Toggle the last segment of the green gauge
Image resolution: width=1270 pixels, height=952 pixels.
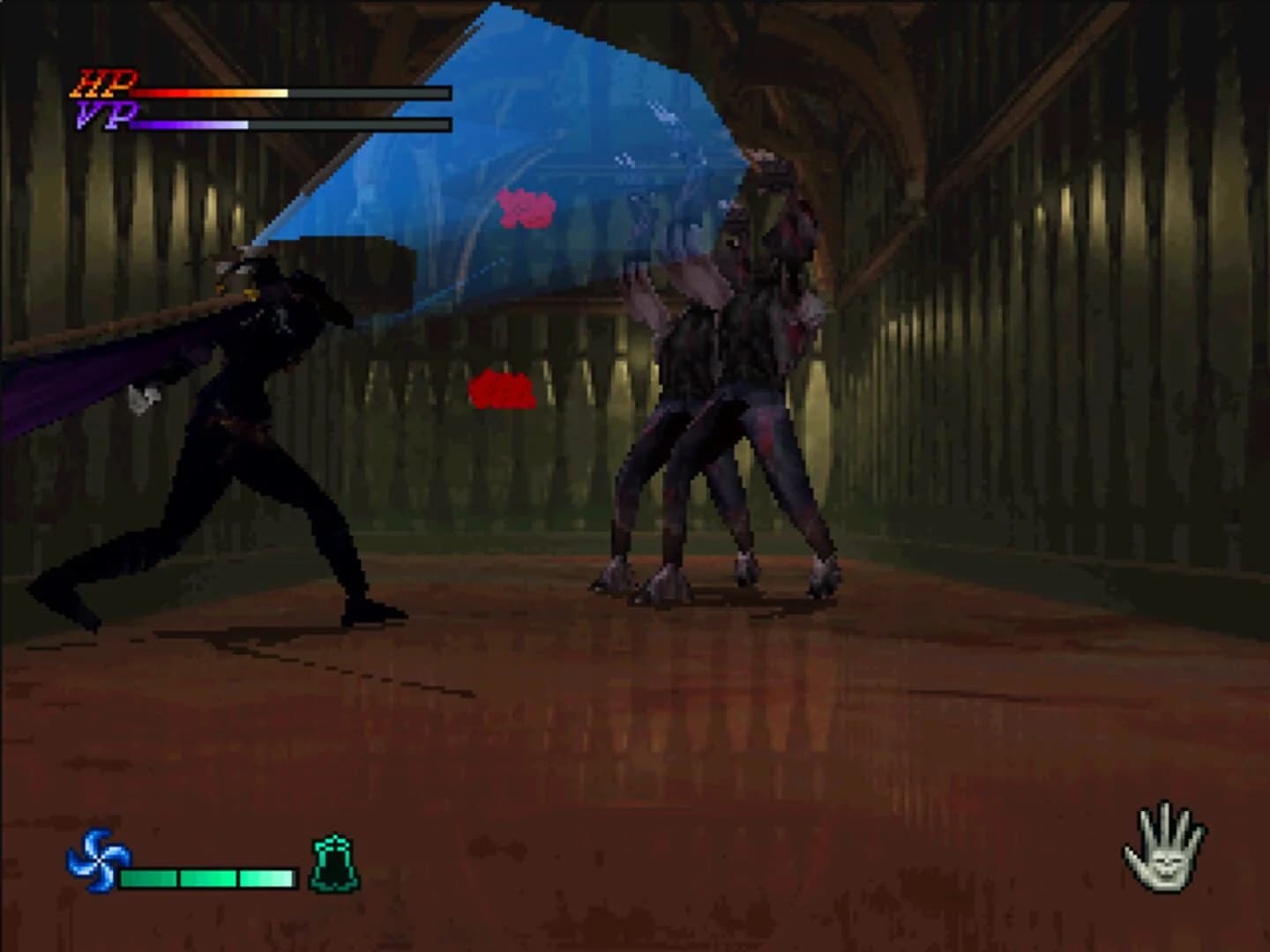267,877
